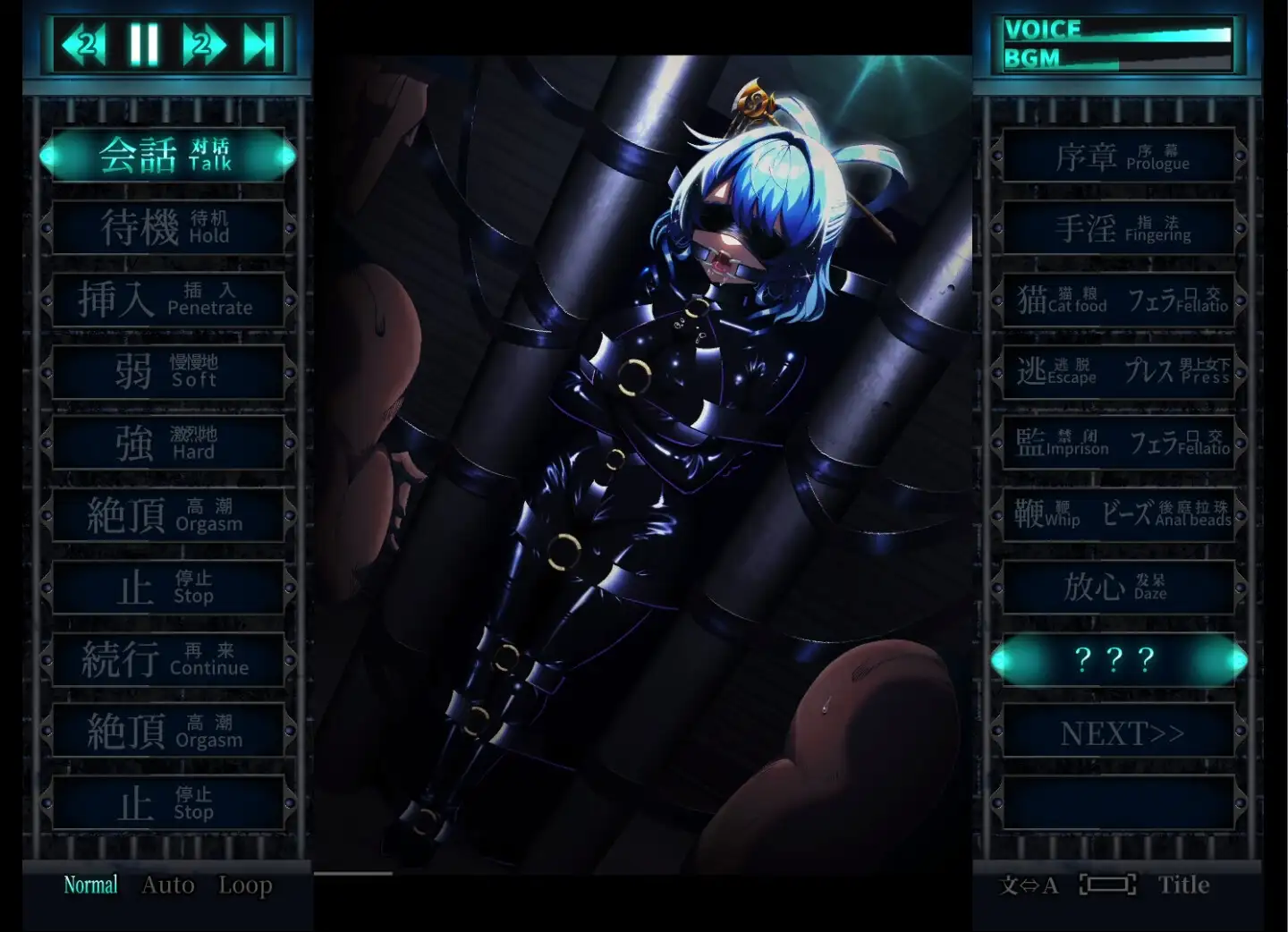Image resolution: width=1288 pixels, height=932 pixels.
Task: Switch back to Normal playback mode
Action: [90, 884]
